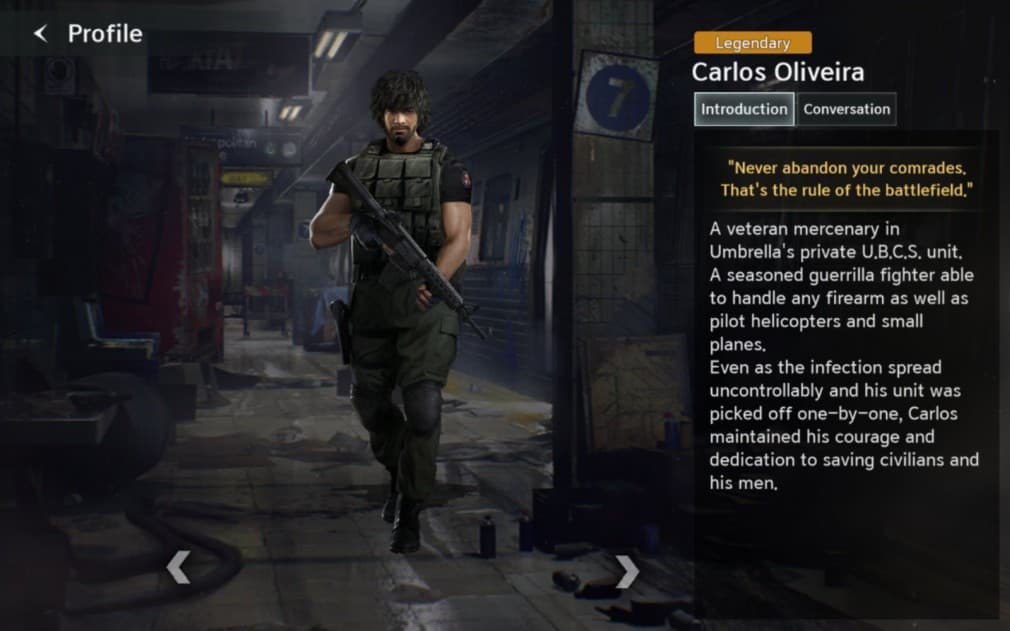Show the next character profile

pos(627,571)
